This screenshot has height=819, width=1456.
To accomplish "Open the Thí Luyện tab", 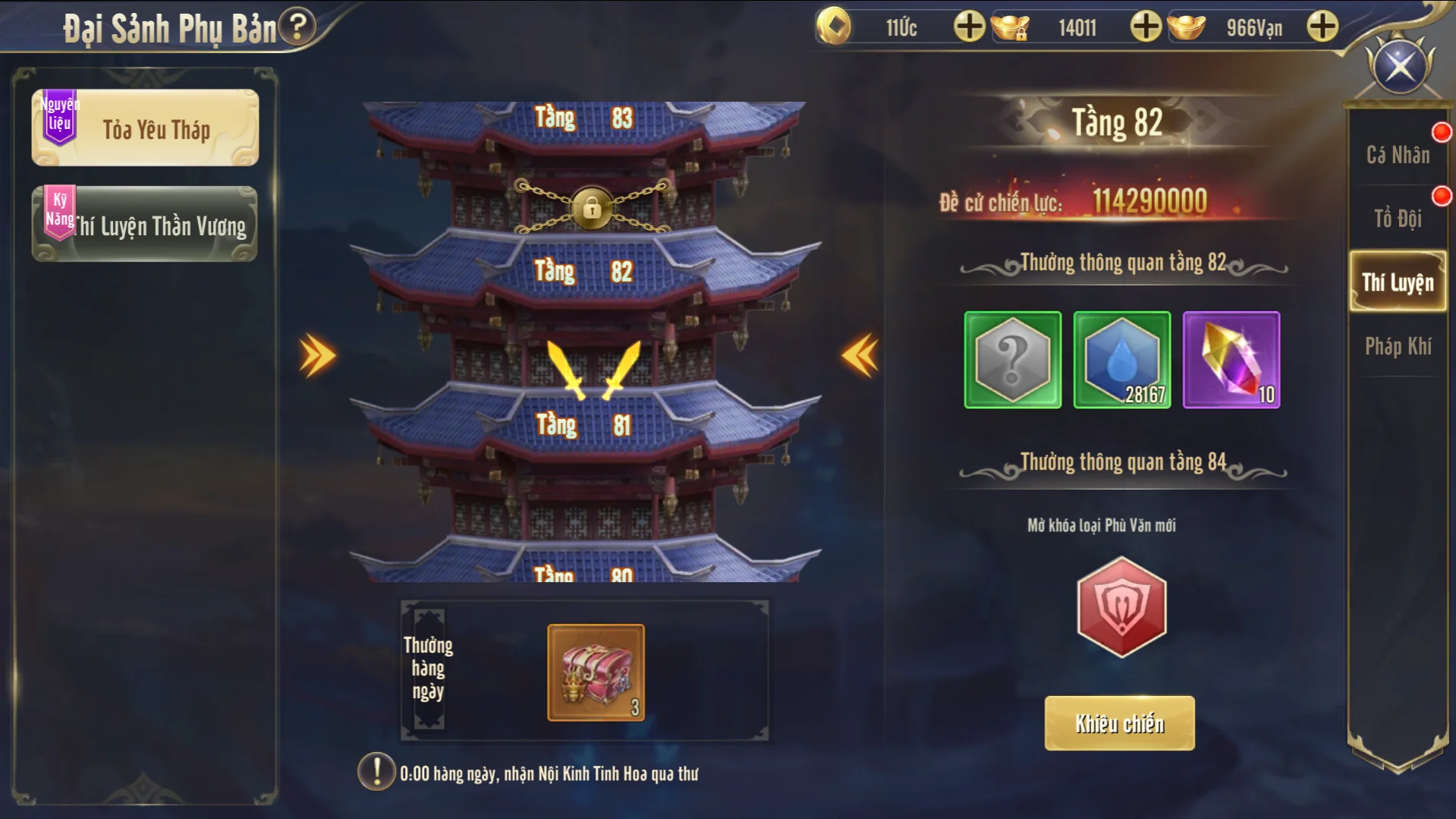I will click(x=1398, y=282).
